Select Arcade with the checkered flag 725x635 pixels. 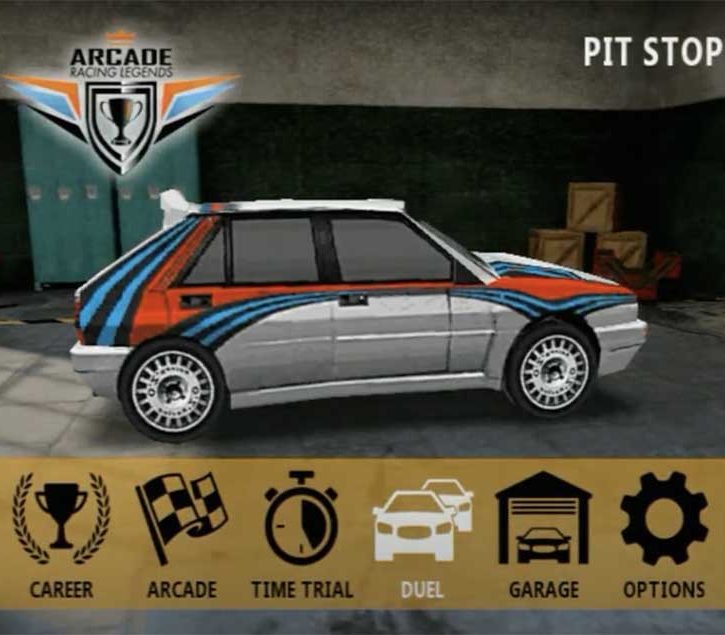181,525
